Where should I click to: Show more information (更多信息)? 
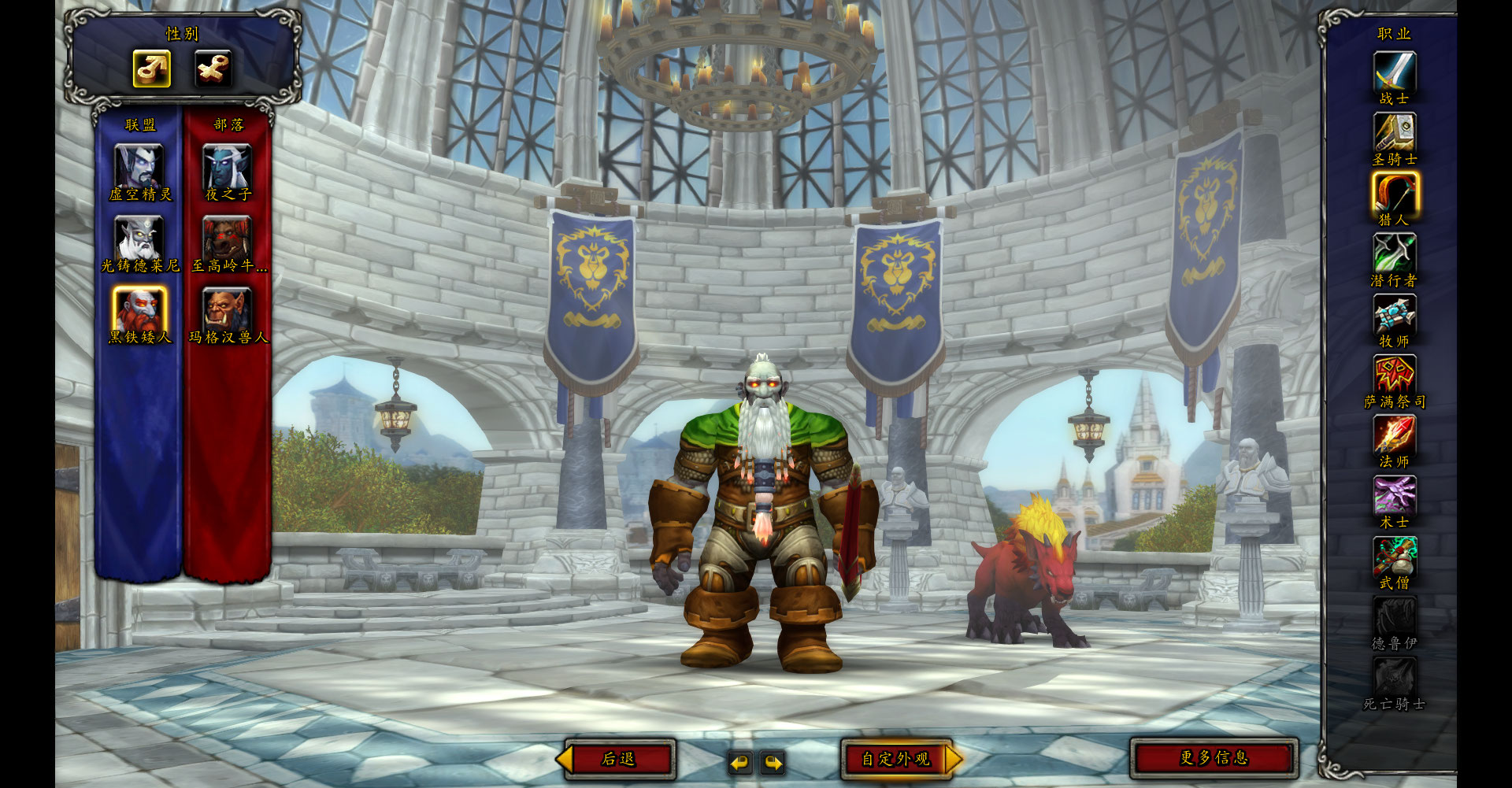coord(1214,757)
